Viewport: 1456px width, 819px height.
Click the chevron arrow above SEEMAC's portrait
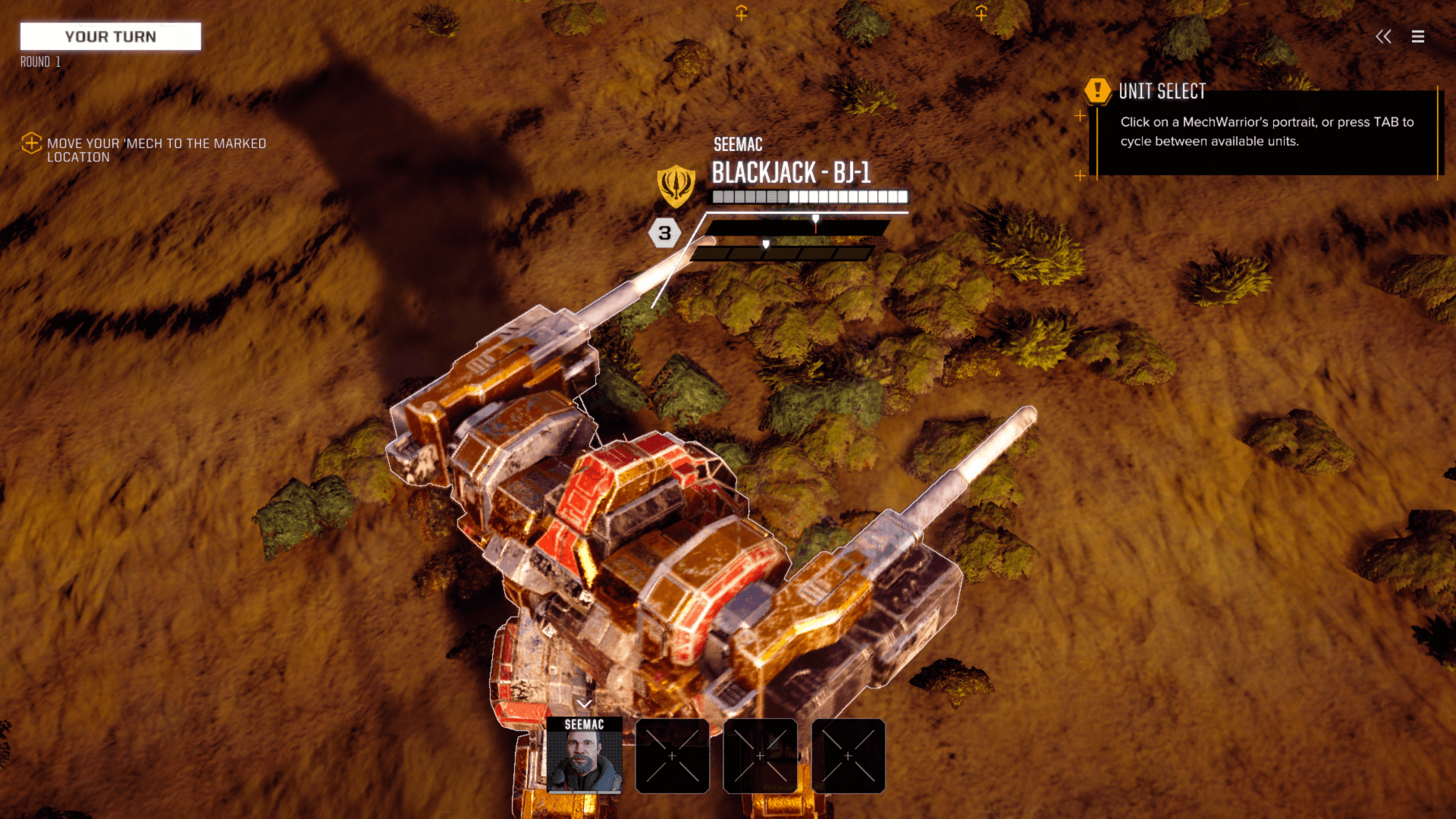click(x=584, y=703)
